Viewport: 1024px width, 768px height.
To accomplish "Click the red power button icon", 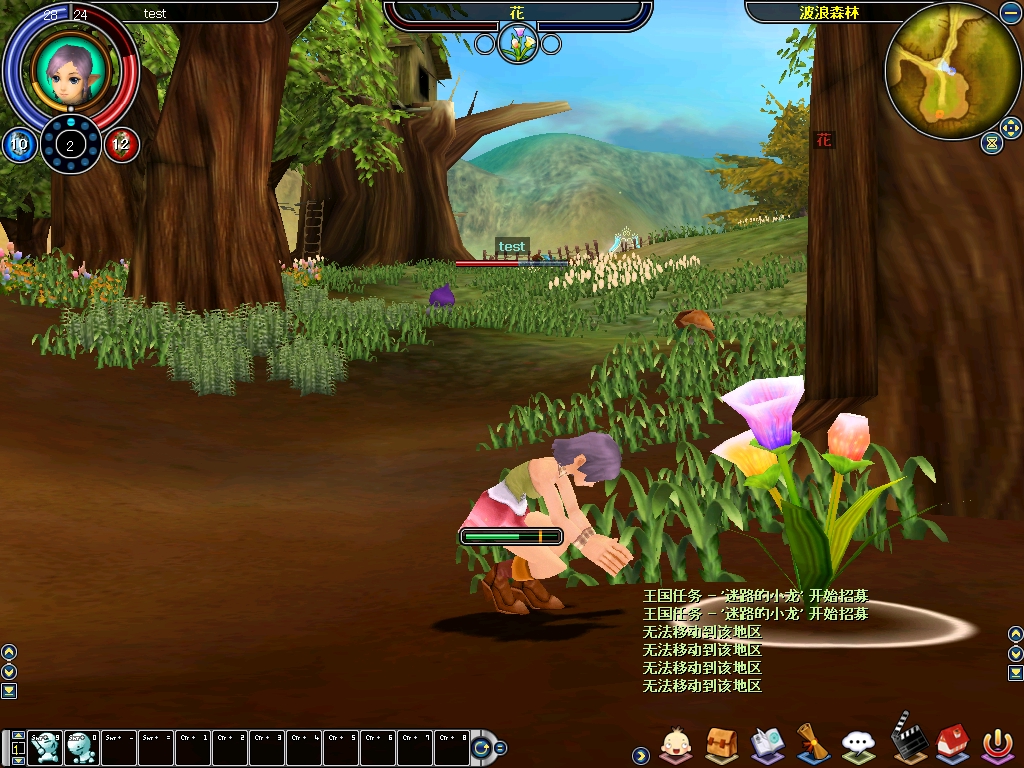I will (996, 744).
